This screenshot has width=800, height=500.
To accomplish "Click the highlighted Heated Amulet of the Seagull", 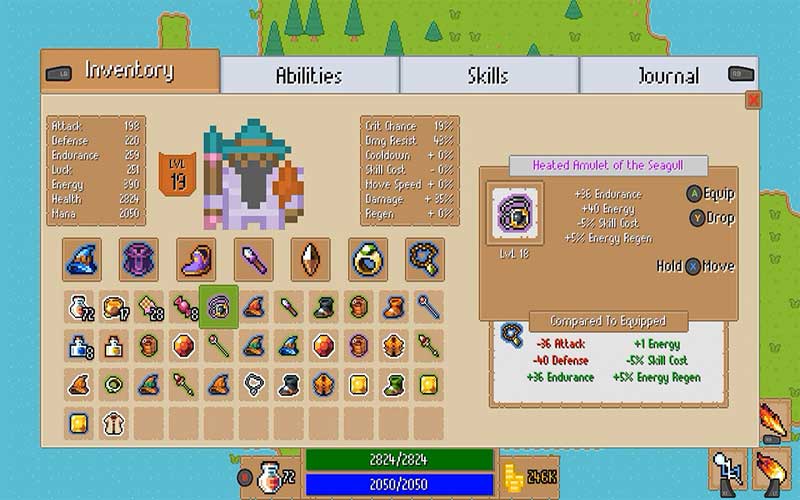I will pyautogui.click(x=218, y=306).
